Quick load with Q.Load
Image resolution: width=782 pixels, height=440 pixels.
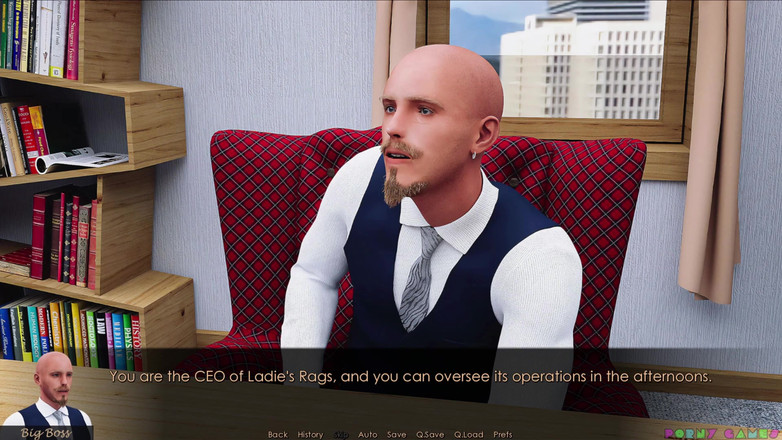[x=468, y=434]
